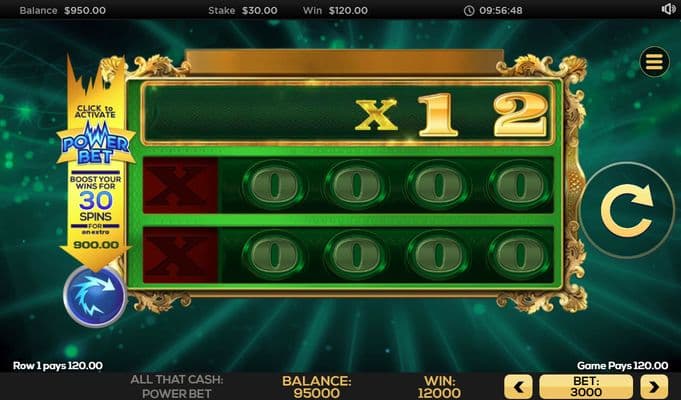
Task: Click the blue lightning Power Bet orb
Action: click(x=94, y=296)
